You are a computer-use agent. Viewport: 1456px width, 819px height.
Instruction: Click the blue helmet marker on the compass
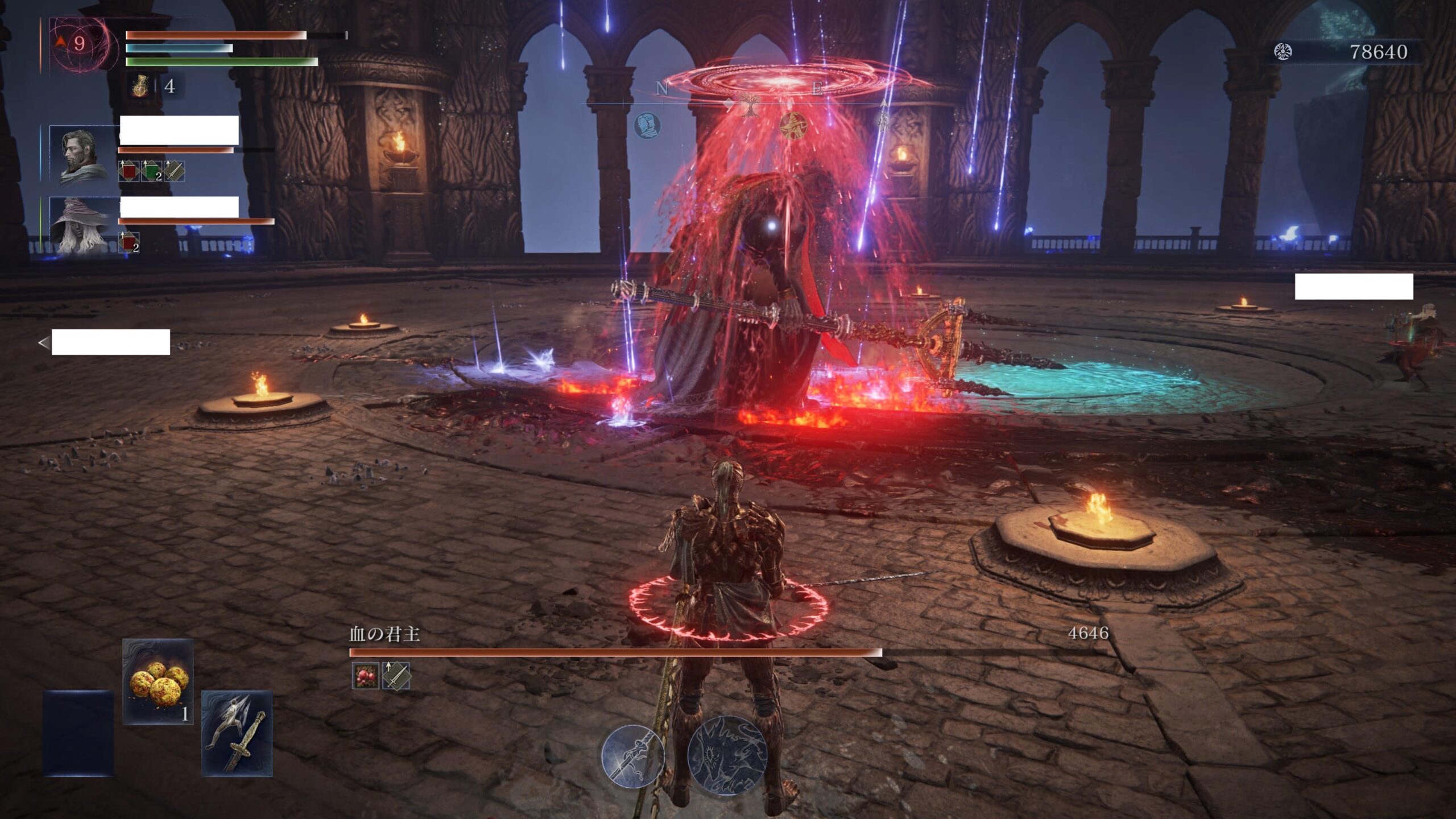click(647, 125)
